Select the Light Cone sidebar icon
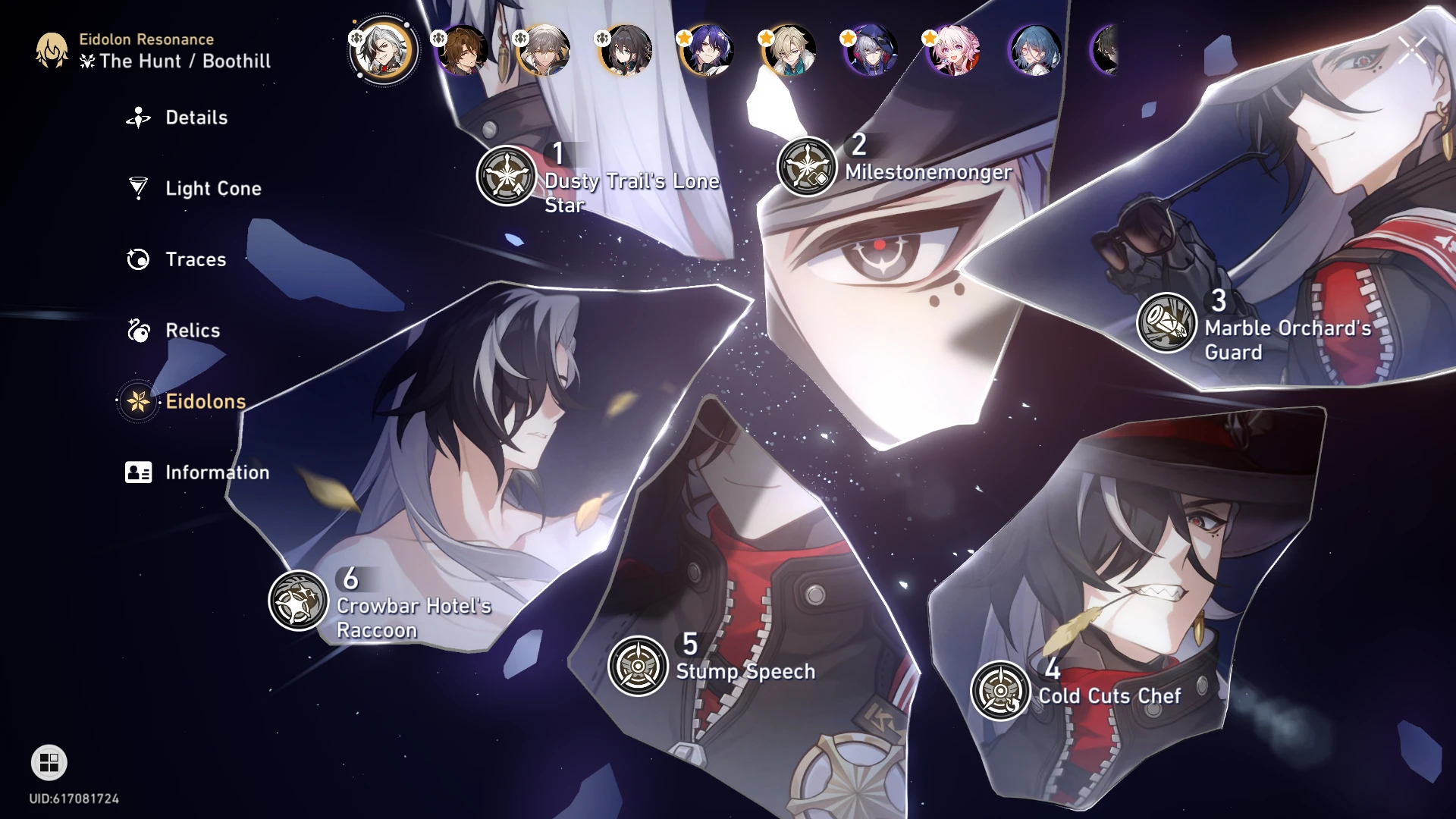 [x=137, y=188]
